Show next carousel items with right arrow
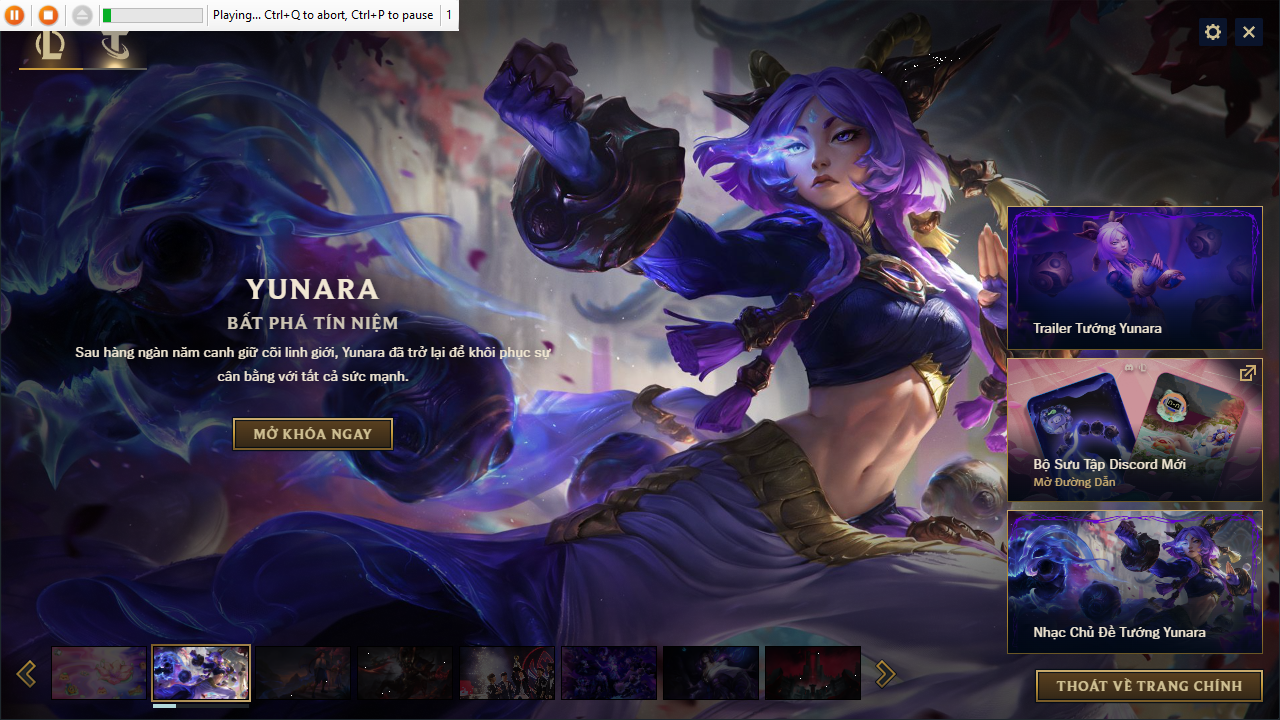1280x720 pixels. pos(885,674)
